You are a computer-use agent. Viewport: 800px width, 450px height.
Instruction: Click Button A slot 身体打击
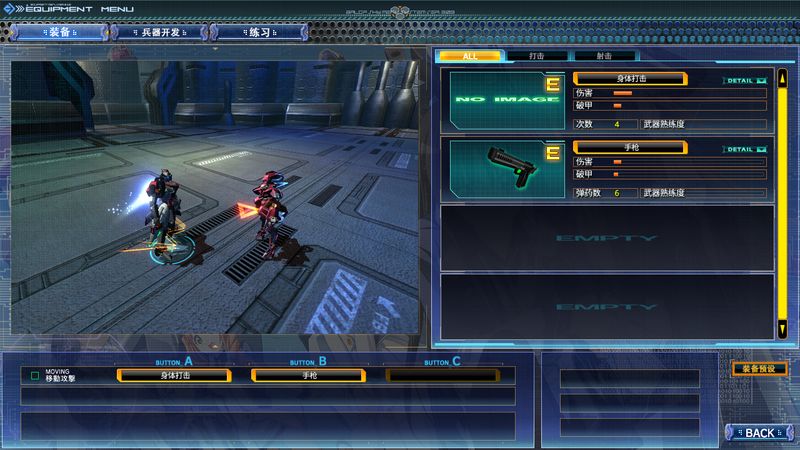[x=174, y=375]
